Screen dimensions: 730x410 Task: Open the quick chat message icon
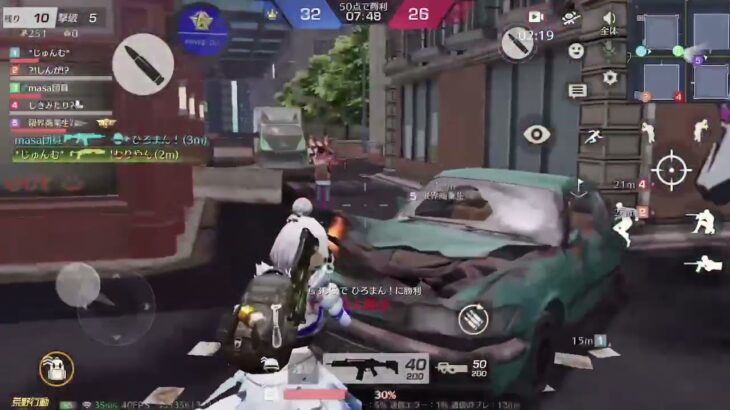coord(577,91)
